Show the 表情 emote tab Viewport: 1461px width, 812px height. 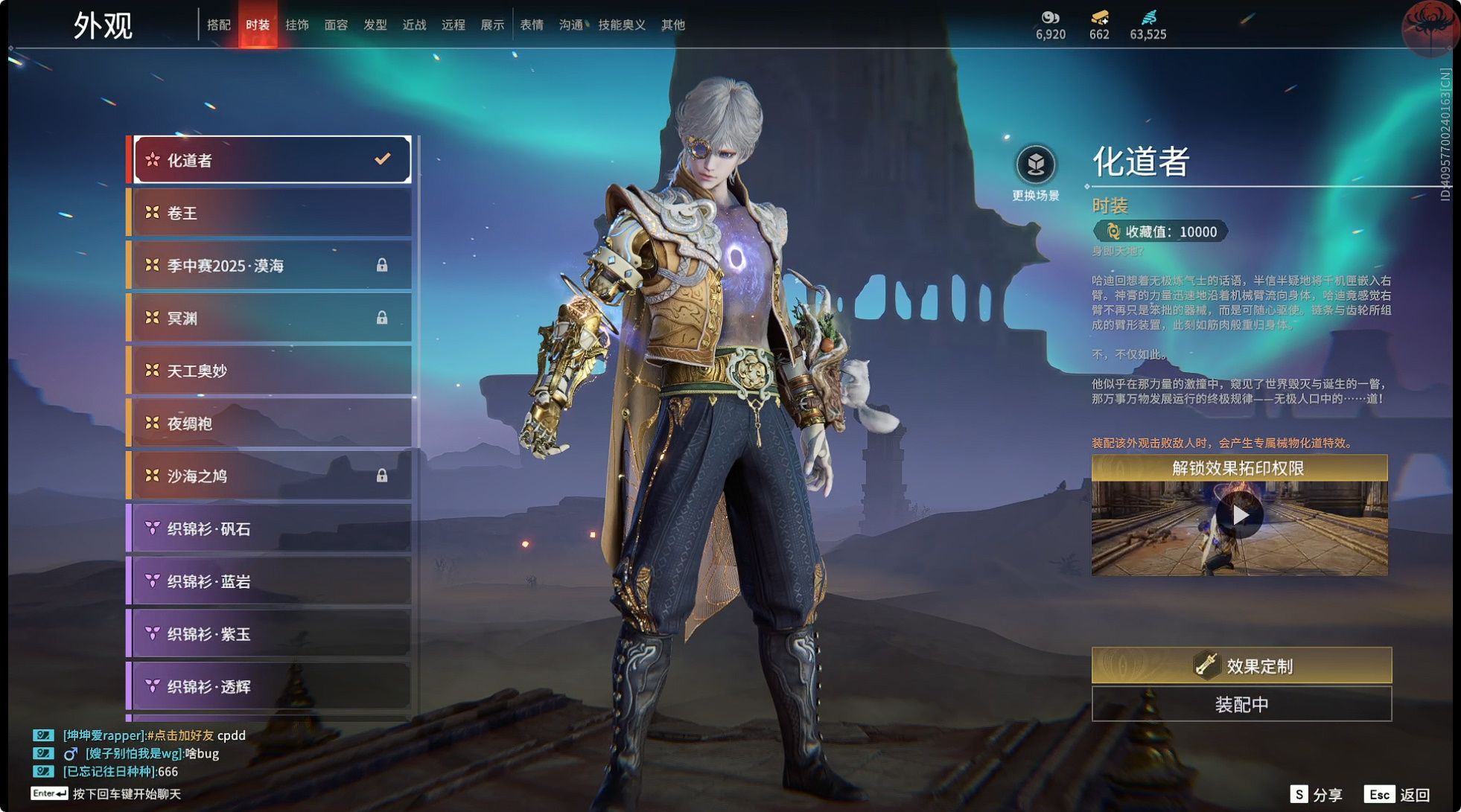coord(531,25)
